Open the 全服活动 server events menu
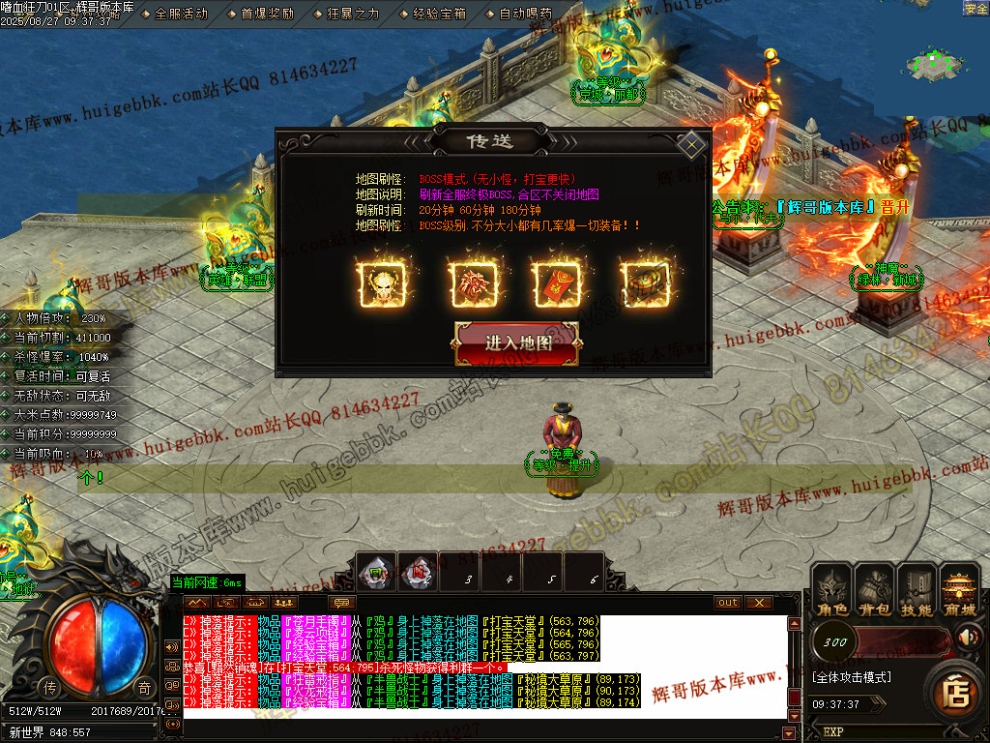The image size is (990, 743). click(181, 14)
